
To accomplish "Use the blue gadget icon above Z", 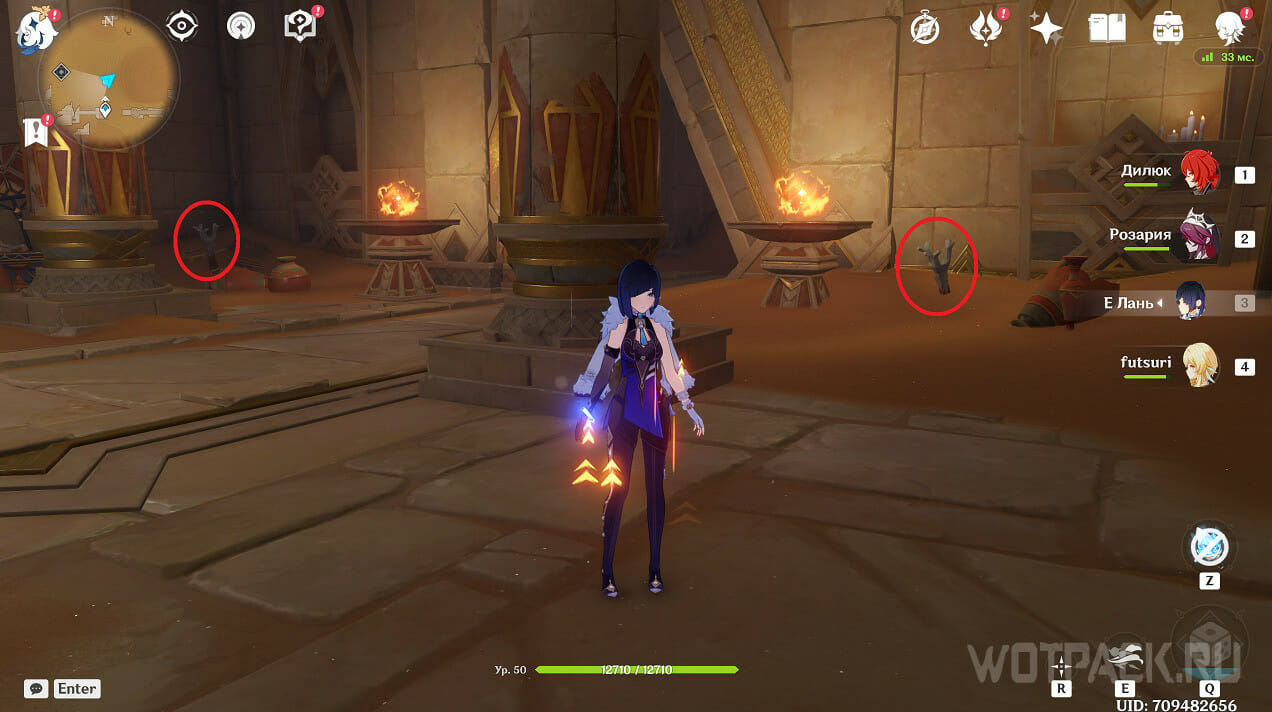I will (x=1208, y=546).
